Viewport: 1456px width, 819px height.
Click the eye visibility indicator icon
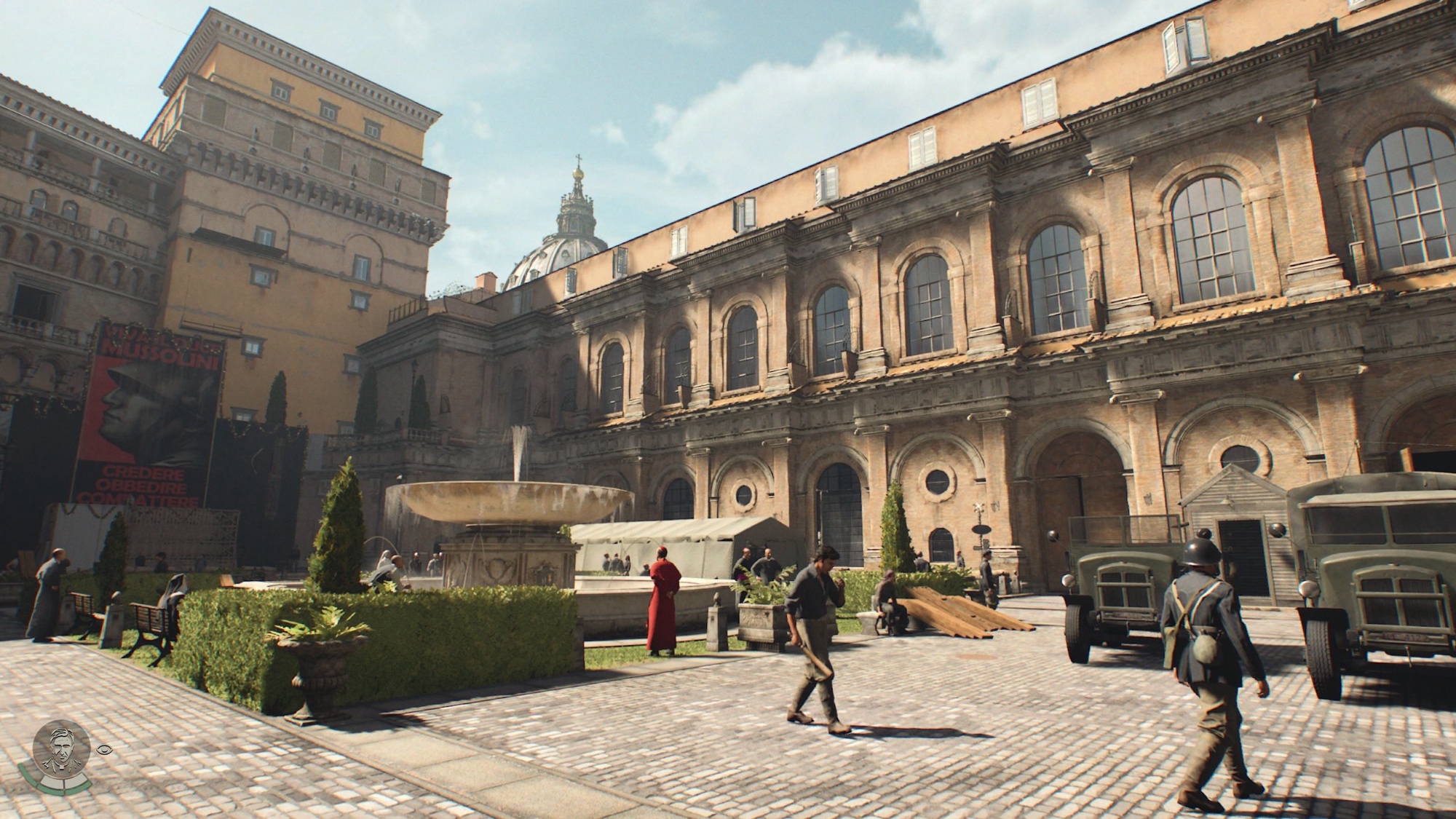pyautogui.click(x=103, y=748)
